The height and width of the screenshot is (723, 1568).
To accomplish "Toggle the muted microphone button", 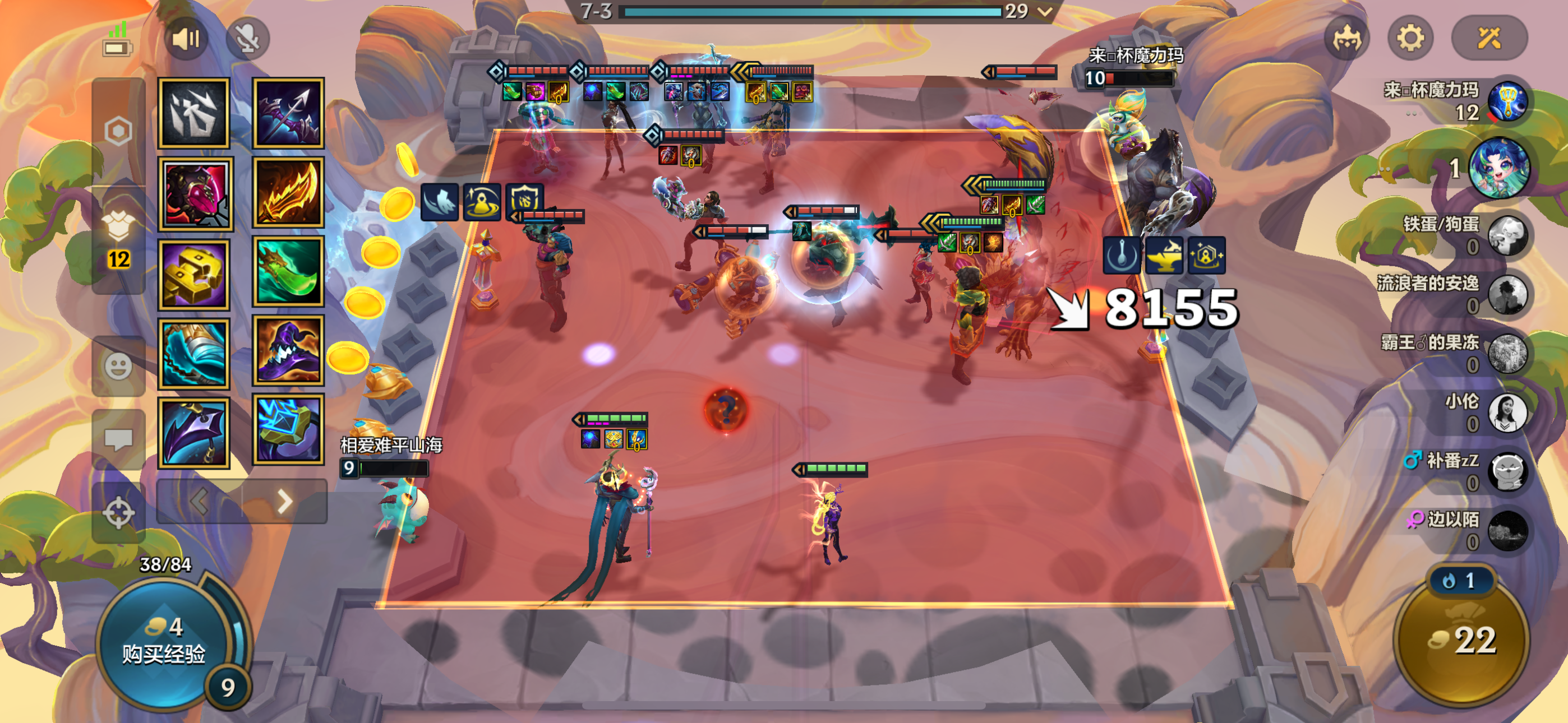I will [x=247, y=39].
